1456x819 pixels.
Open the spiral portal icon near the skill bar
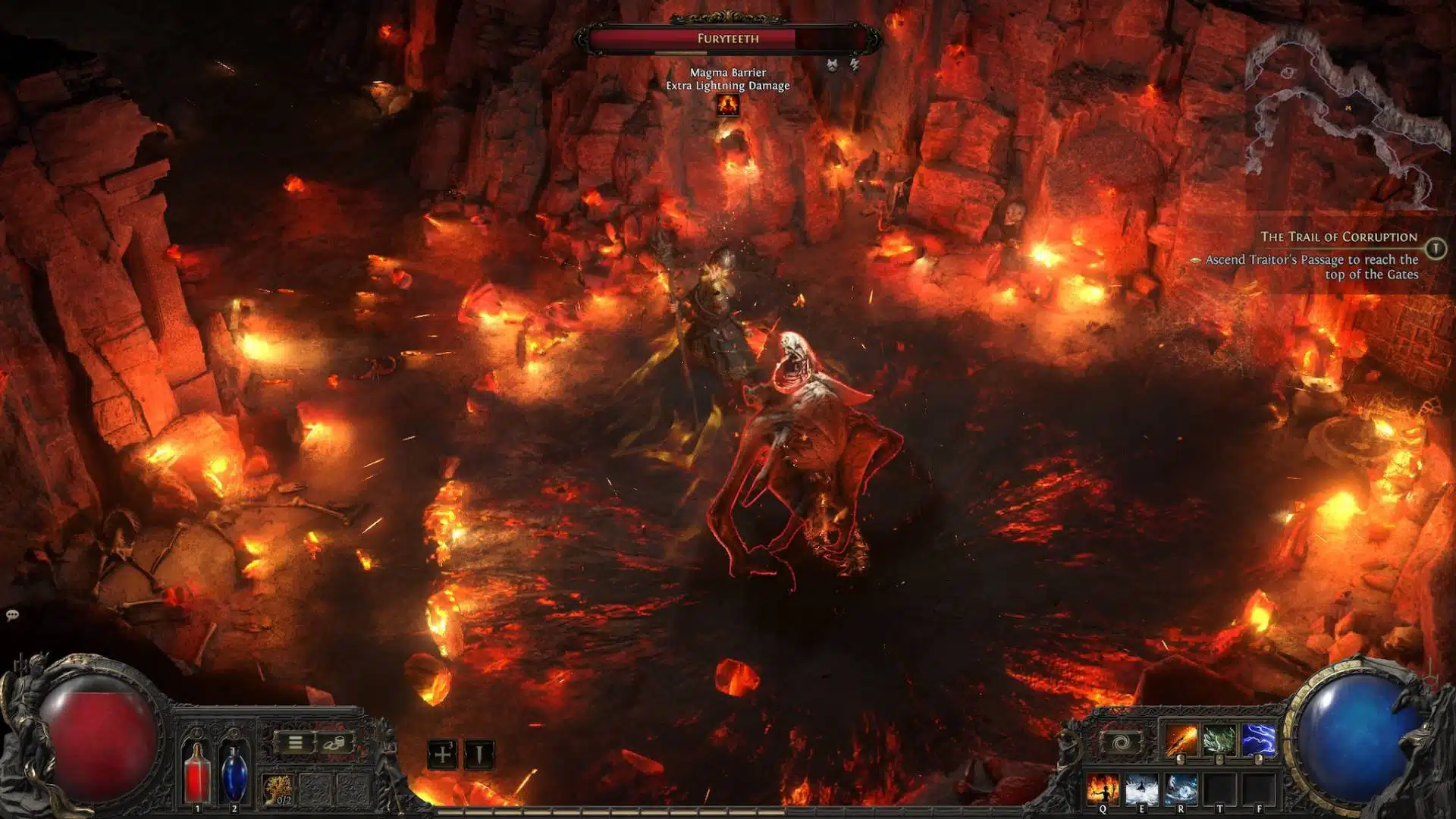1121,741
